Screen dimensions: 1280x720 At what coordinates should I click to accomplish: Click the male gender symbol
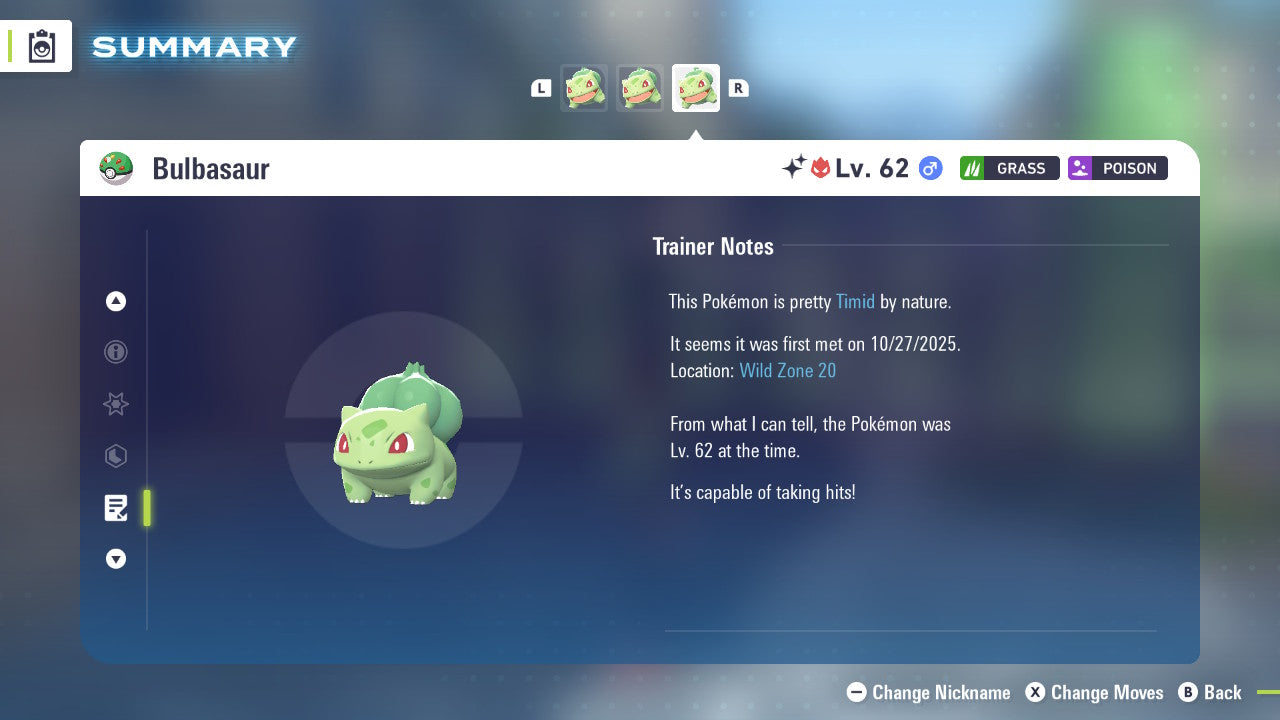coord(929,168)
